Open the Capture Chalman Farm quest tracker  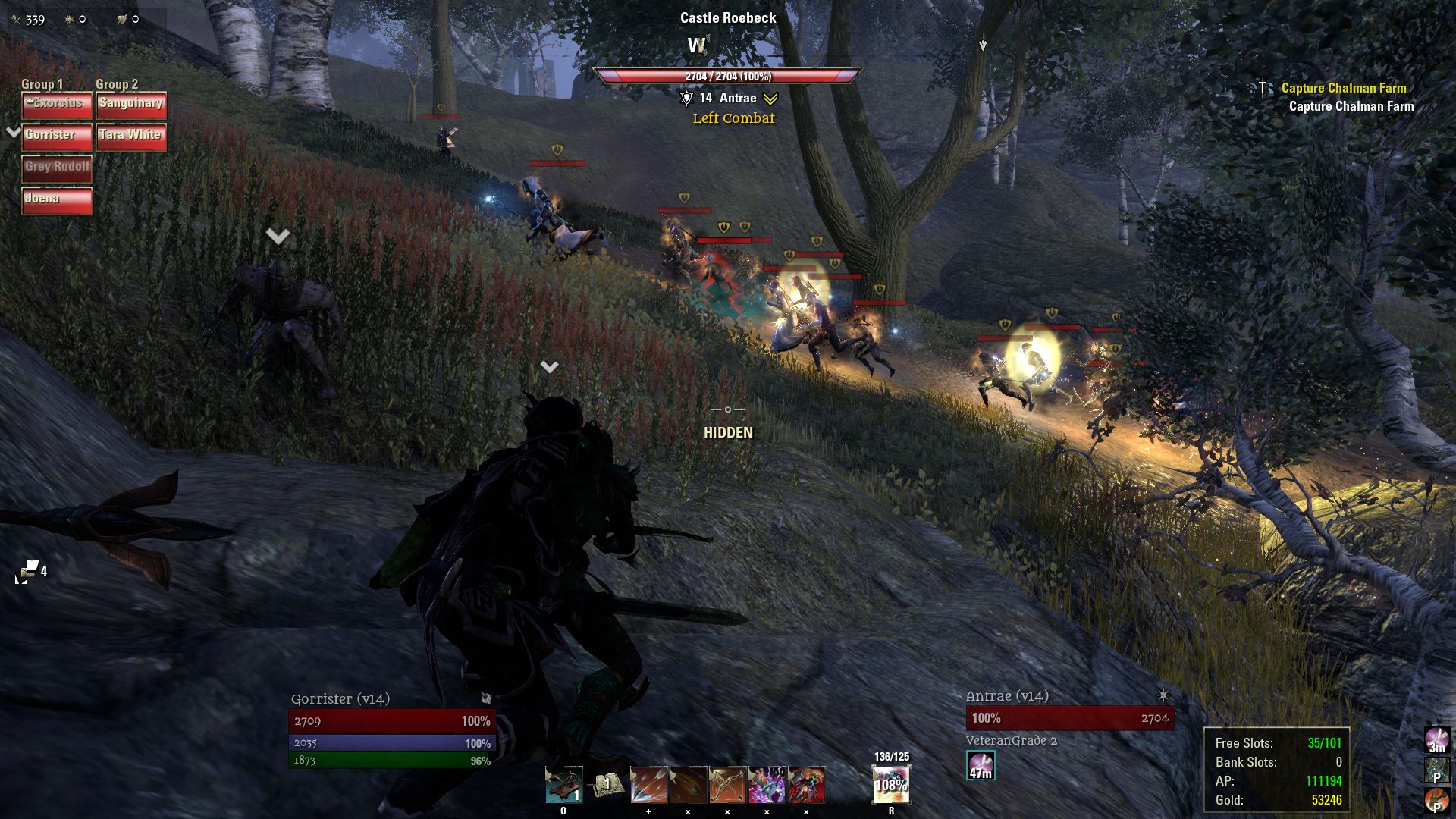(x=1343, y=88)
